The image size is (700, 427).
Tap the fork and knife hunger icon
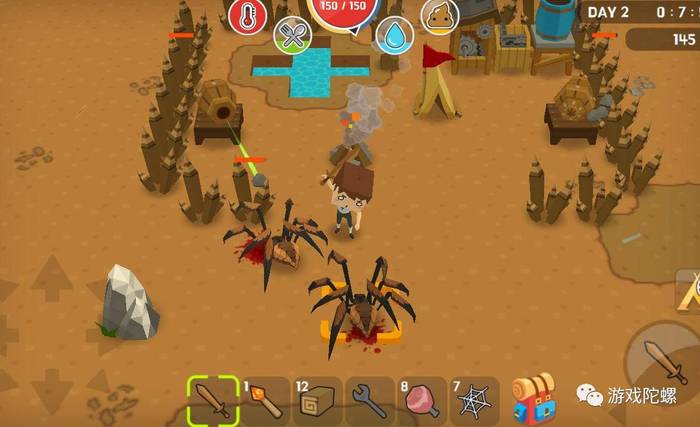(x=292, y=36)
